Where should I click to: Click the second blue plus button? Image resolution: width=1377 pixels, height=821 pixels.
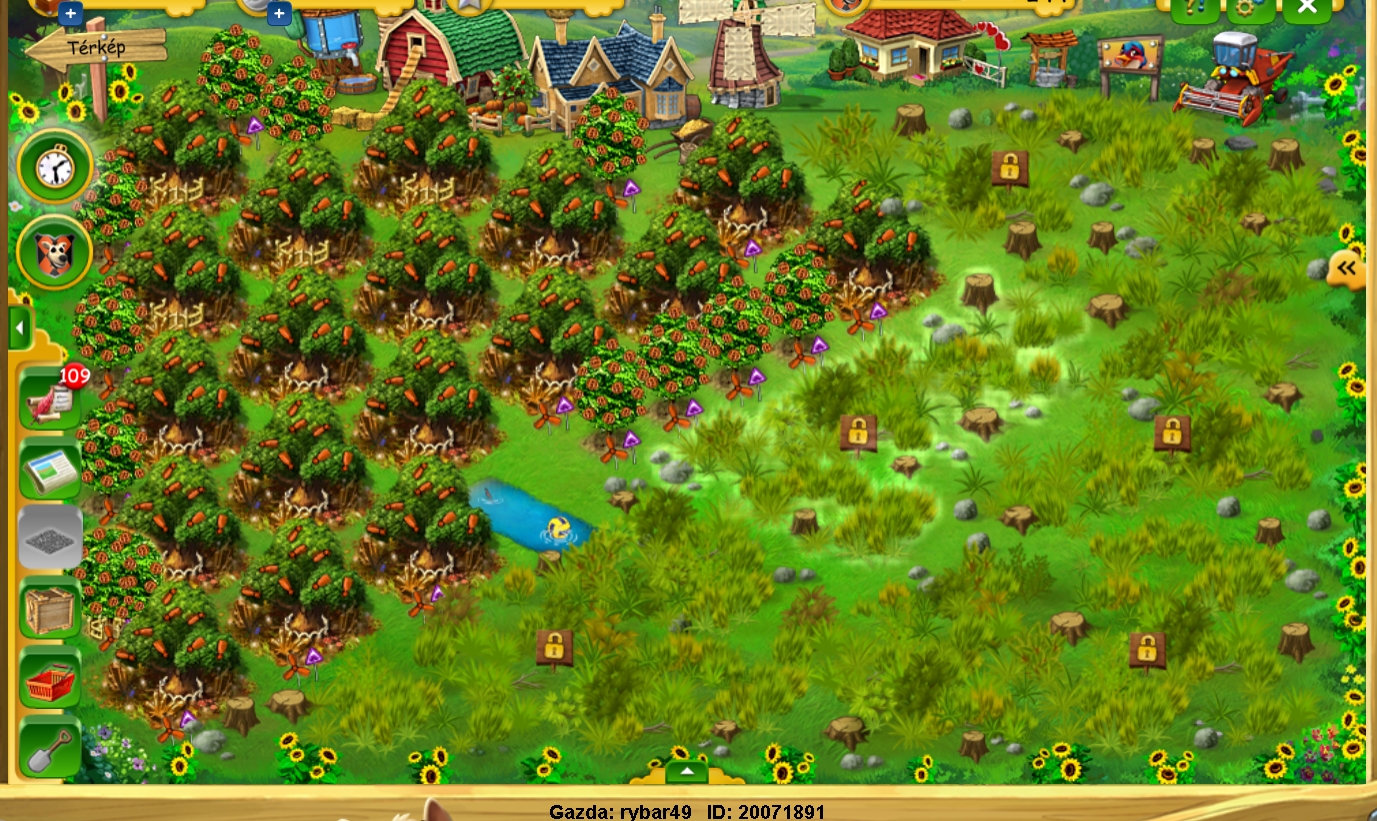[x=279, y=13]
